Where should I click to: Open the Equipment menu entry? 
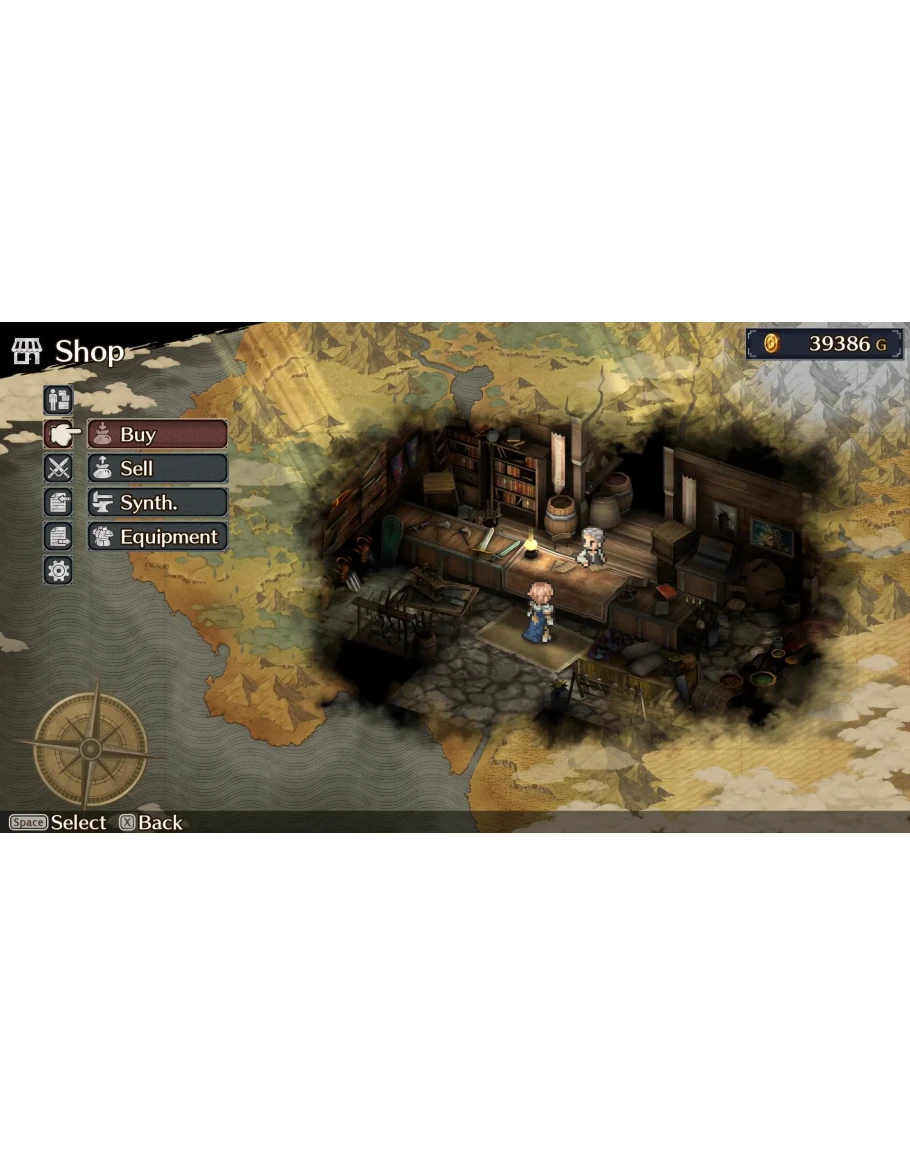(x=157, y=537)
